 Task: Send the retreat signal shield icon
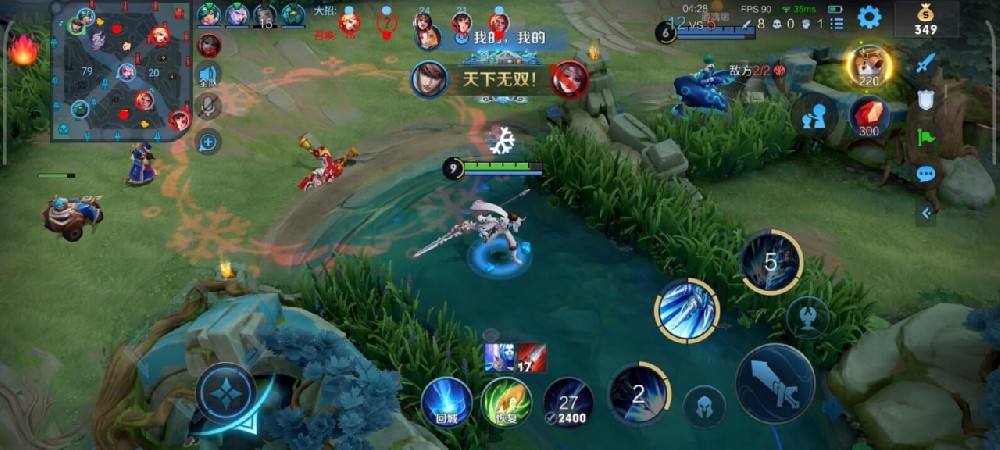pos(926,100)
